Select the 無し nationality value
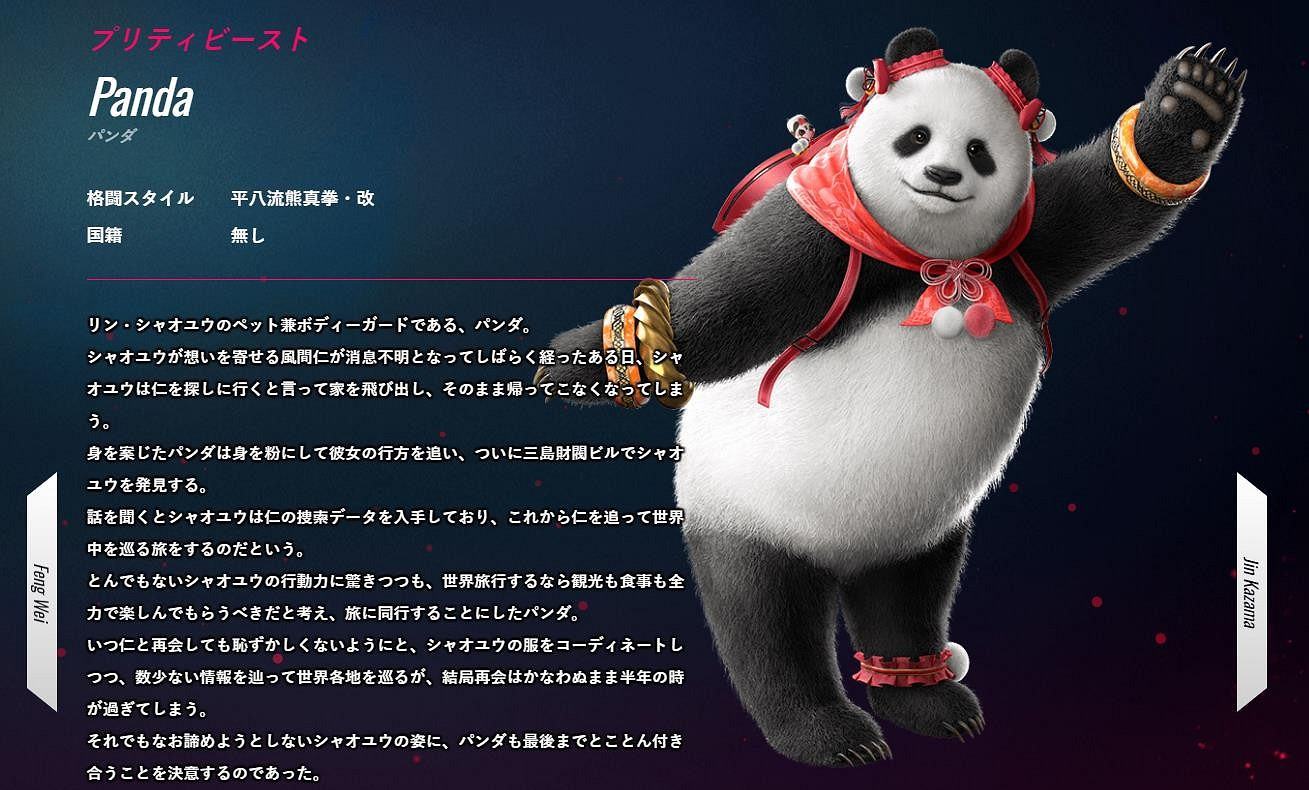 (245, 238)
